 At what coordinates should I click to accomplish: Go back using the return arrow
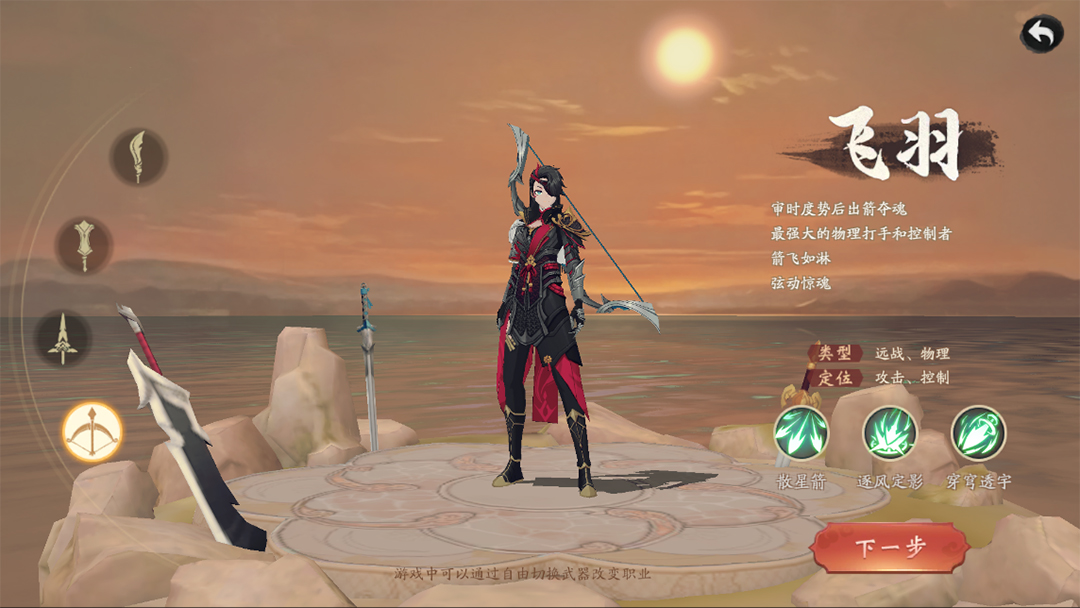click(x=1041, y=34)
